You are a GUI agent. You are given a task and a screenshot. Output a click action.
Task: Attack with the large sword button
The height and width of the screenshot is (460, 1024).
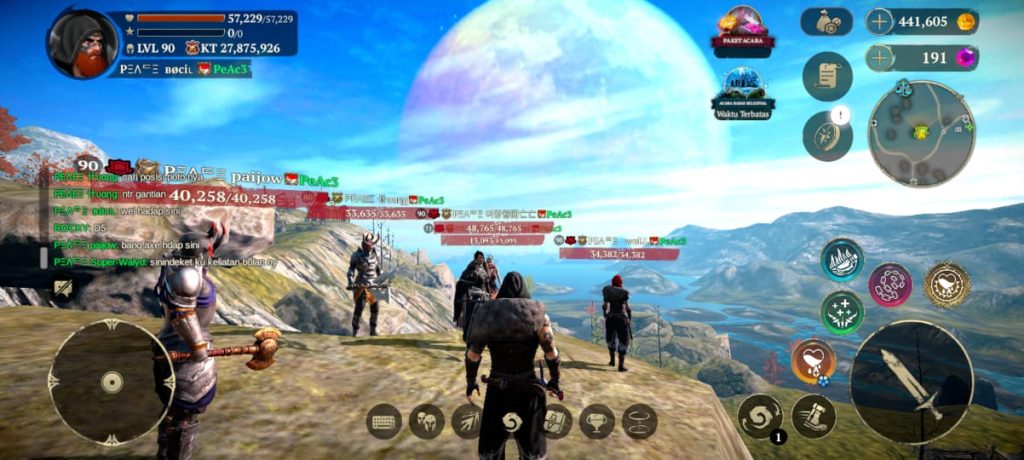[911, 381]
